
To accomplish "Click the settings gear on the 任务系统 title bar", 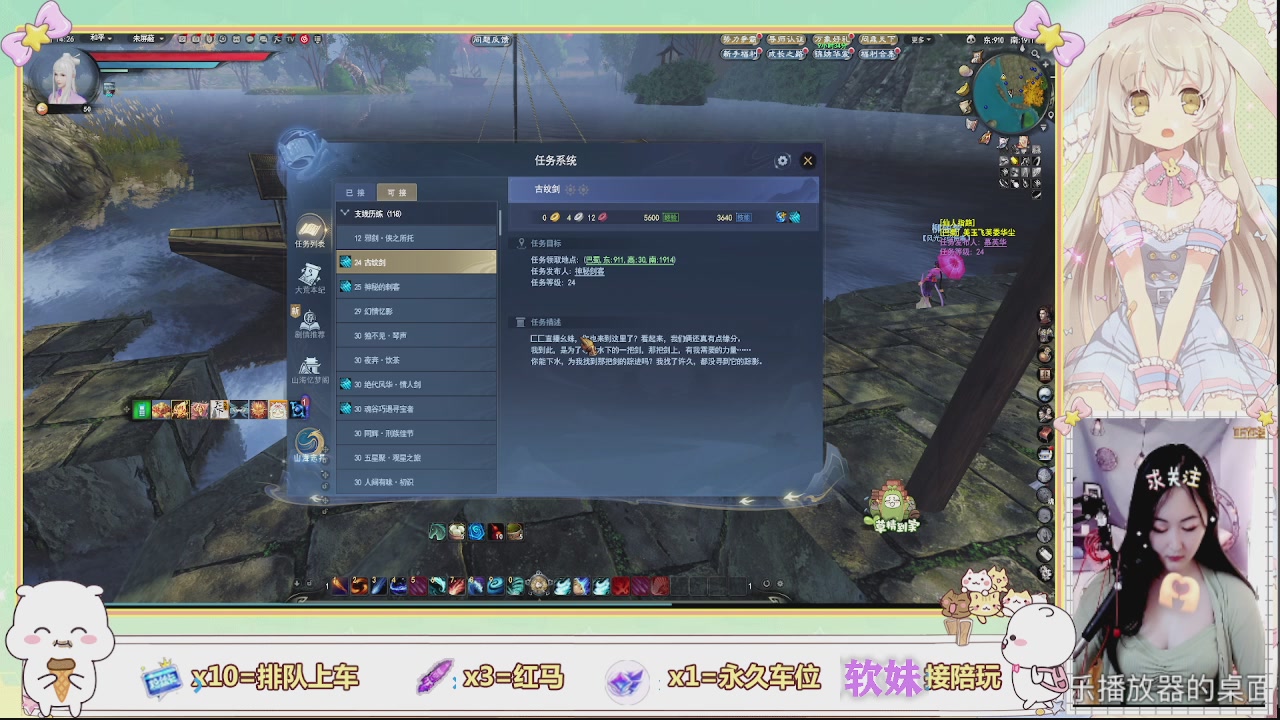I will (783, 160).
